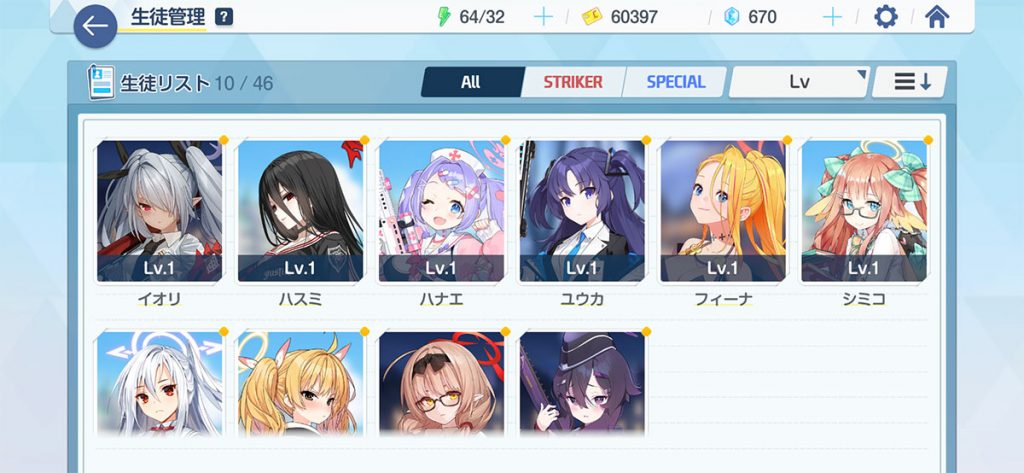This screenshot has height=473, width=1024.
Task: Toggle the sort order arrow button
Action: tap(910, 82)
